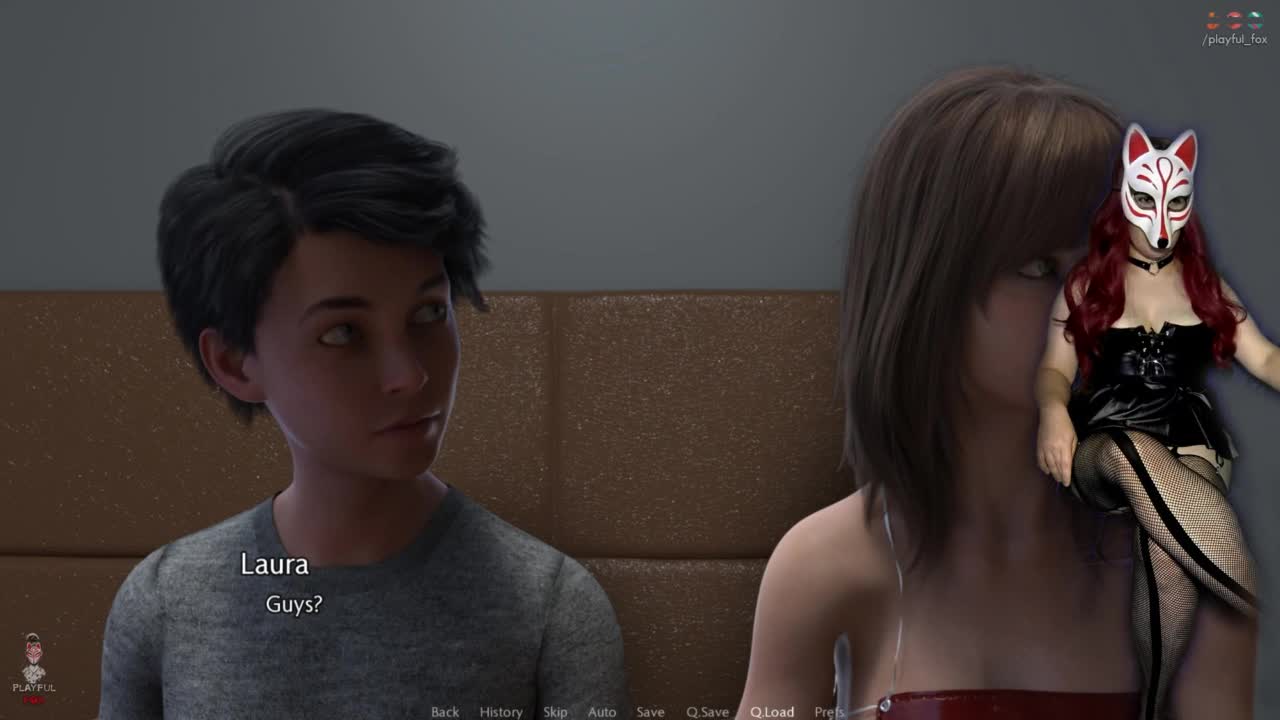Open the Save menu
This screenshot has height=720, width=1280.
pyautogui.click(x=650, y=712)
